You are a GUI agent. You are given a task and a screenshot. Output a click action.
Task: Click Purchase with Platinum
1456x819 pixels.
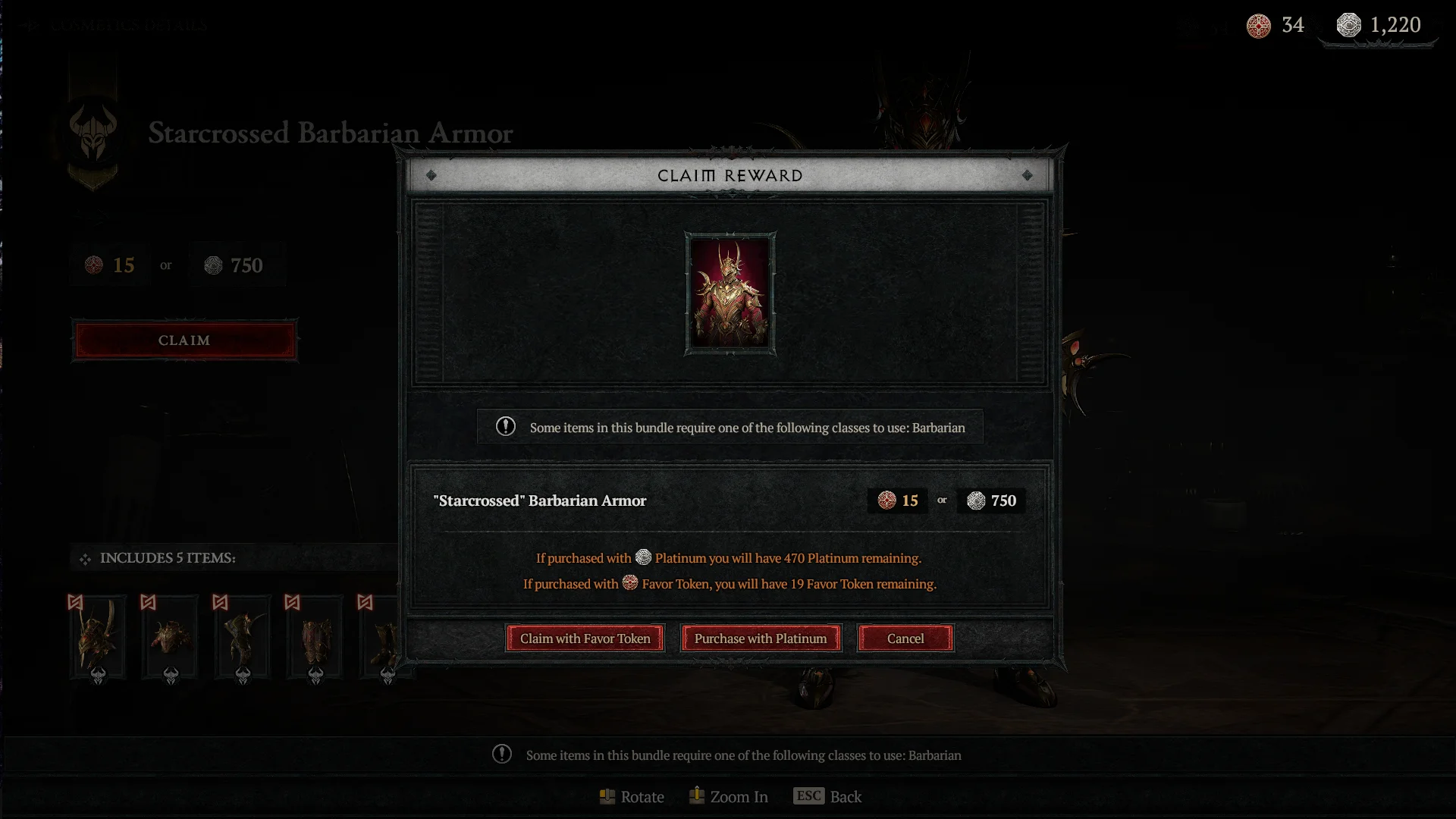click(761, 639)
